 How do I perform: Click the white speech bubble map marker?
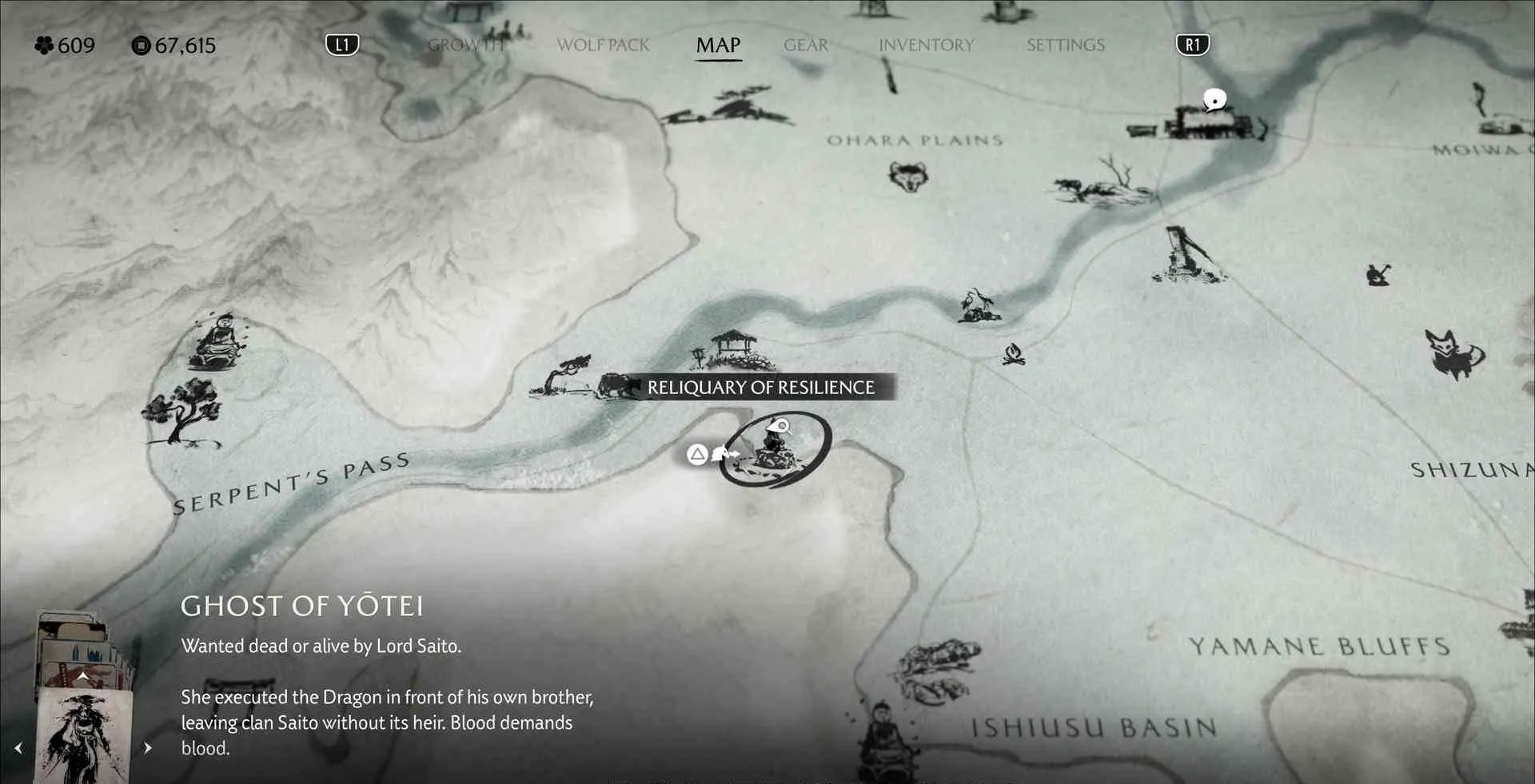click(1214, 100)
